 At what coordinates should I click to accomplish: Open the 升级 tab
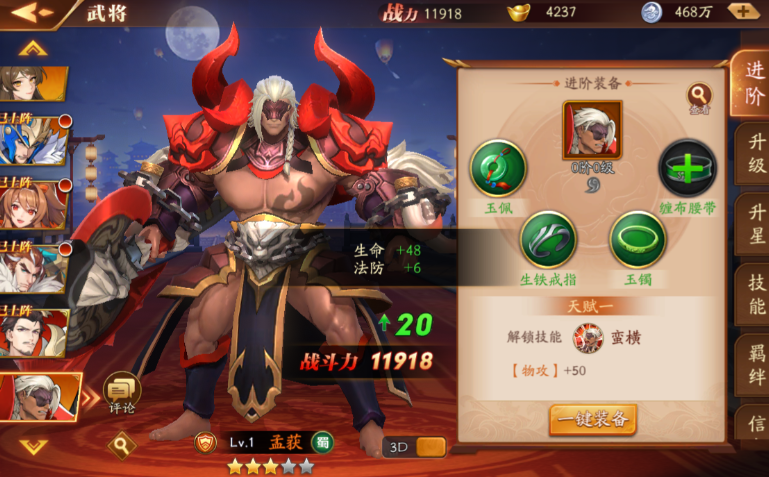click(x=752, y=153)
